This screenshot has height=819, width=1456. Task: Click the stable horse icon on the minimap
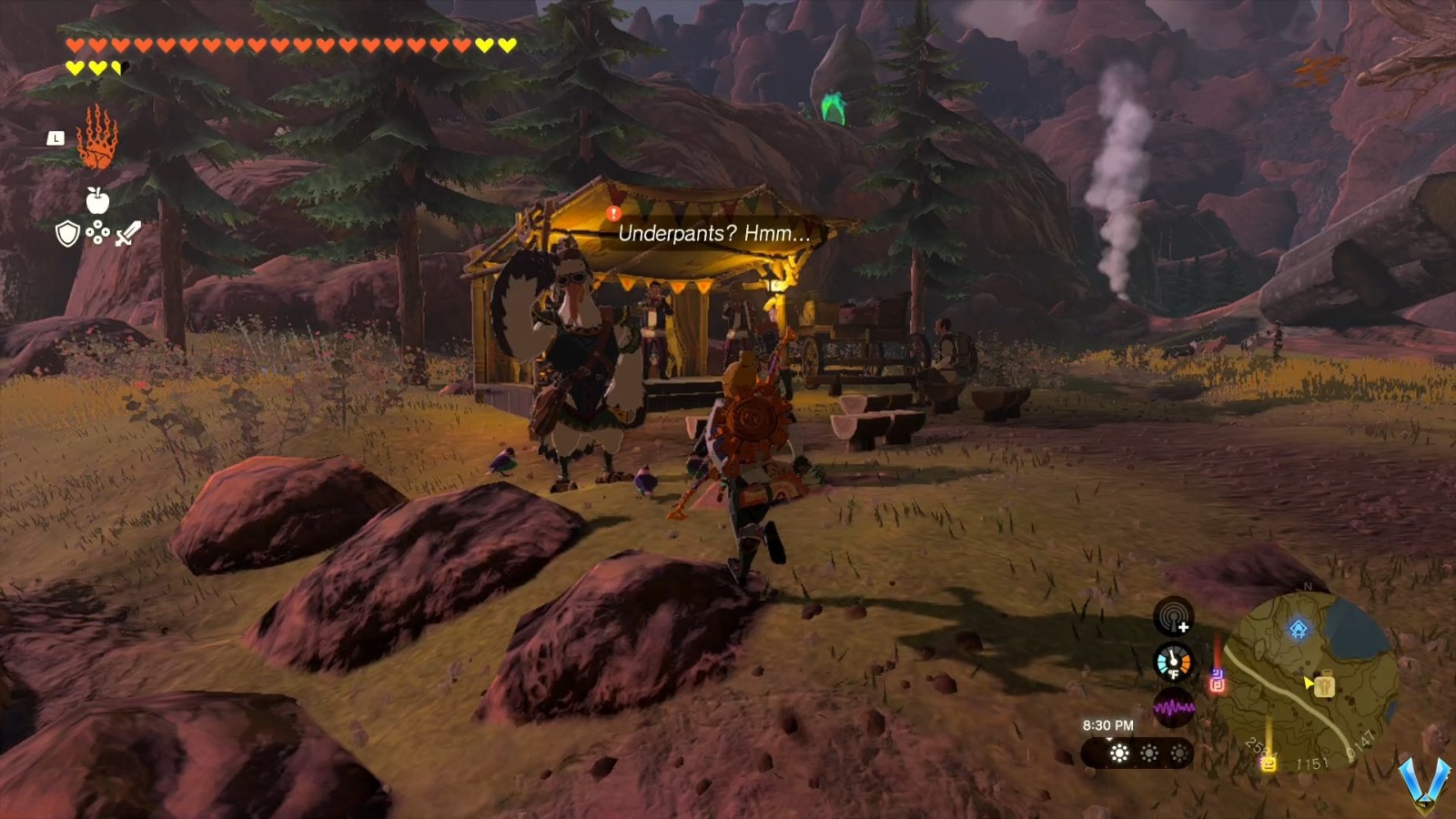[1325, 685]
